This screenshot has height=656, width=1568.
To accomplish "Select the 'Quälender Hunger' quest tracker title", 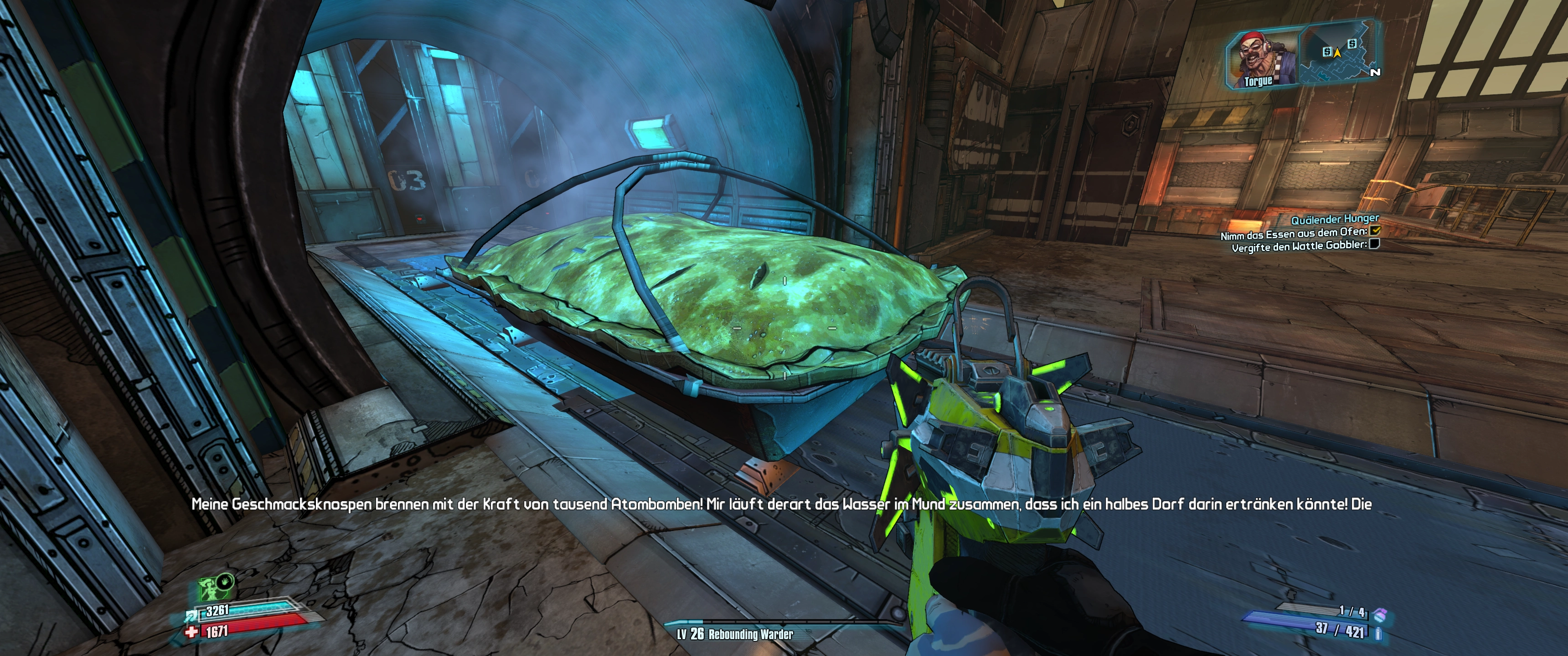I will (1335, 219).
